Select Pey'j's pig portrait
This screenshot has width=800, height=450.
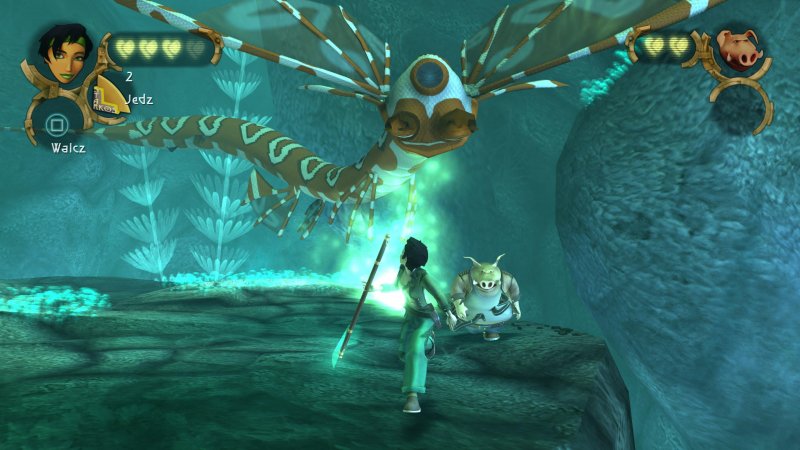click(x=738, y=47)
